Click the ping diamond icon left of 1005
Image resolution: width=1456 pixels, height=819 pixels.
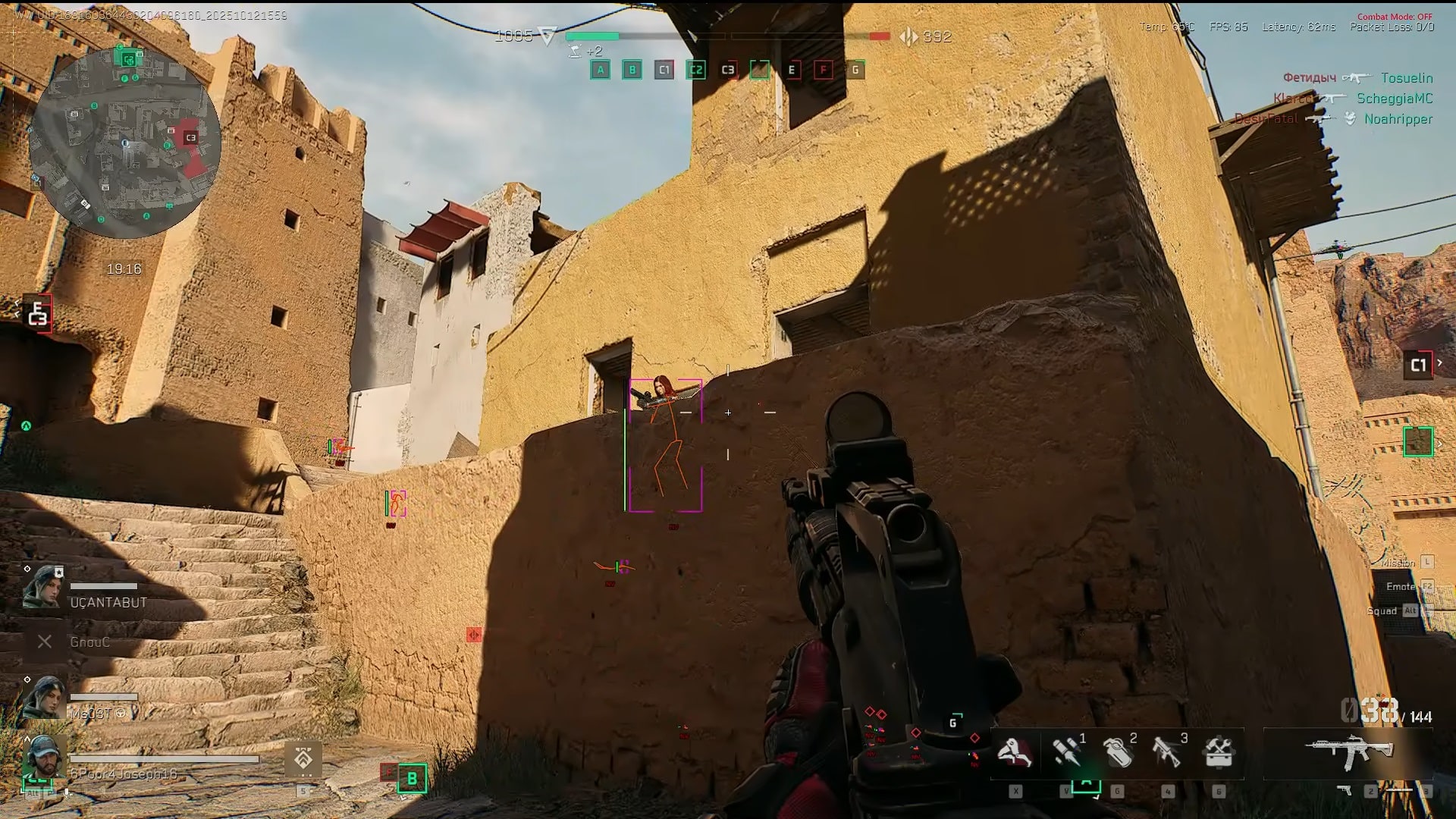coord(548,36)
